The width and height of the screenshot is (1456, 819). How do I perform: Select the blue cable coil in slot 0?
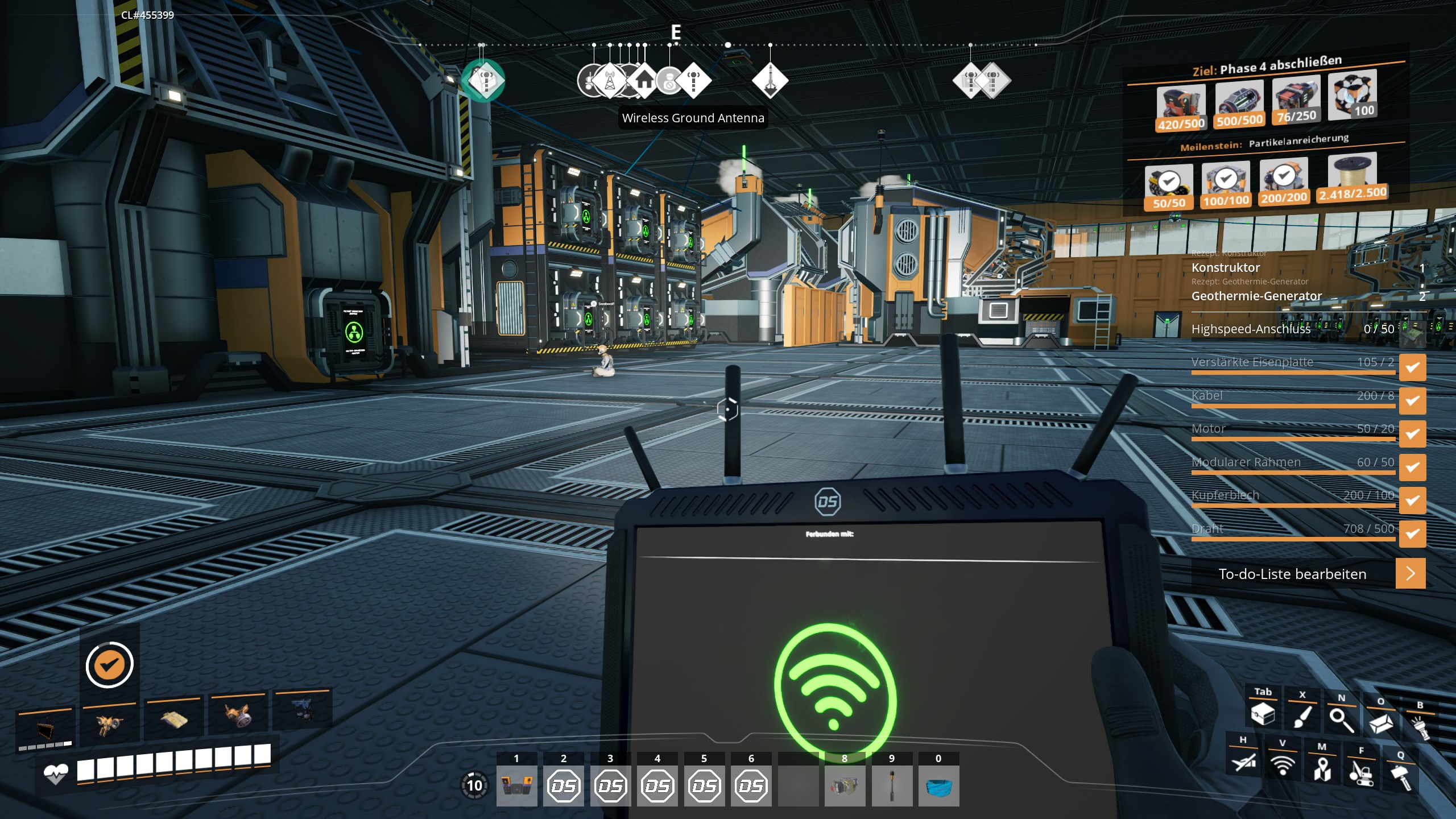(x=938, y=785)
